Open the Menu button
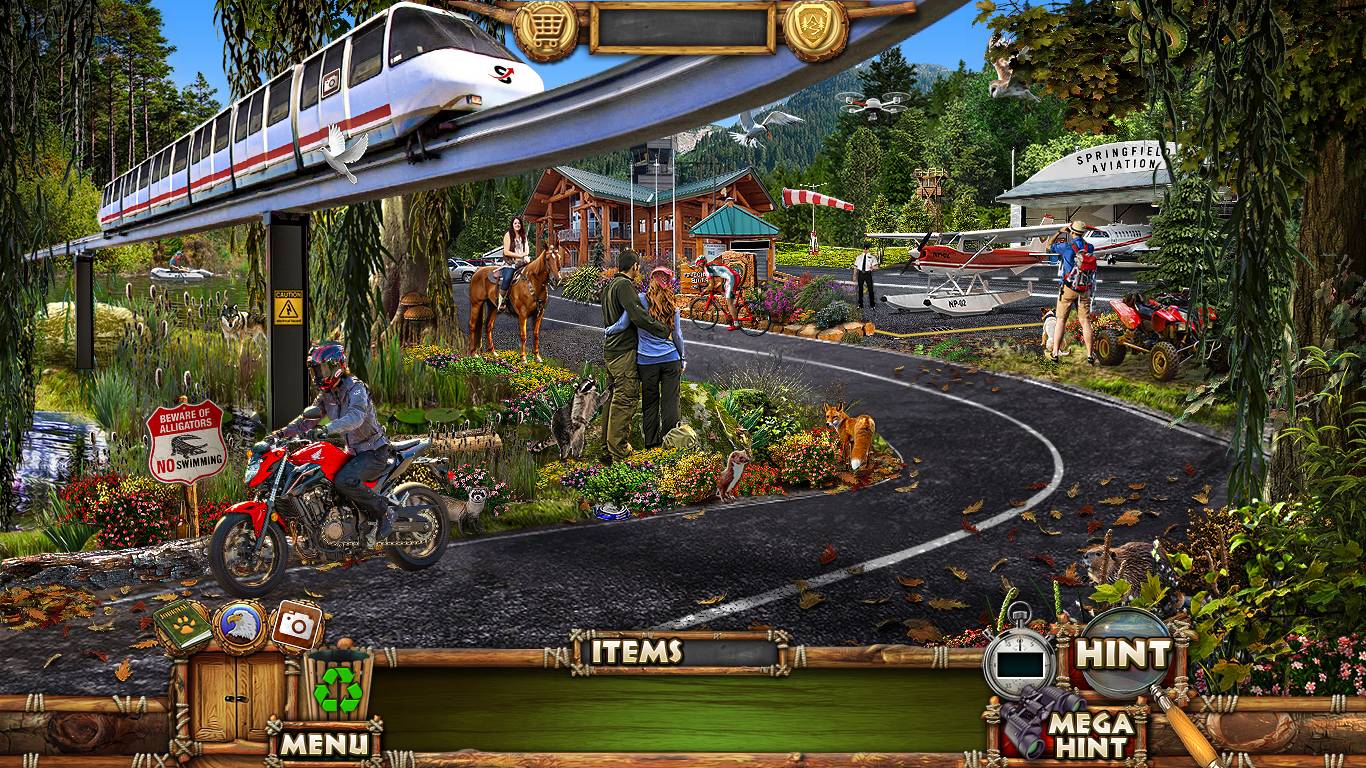The image size is (1366, 768). click(x=323, y=743)
